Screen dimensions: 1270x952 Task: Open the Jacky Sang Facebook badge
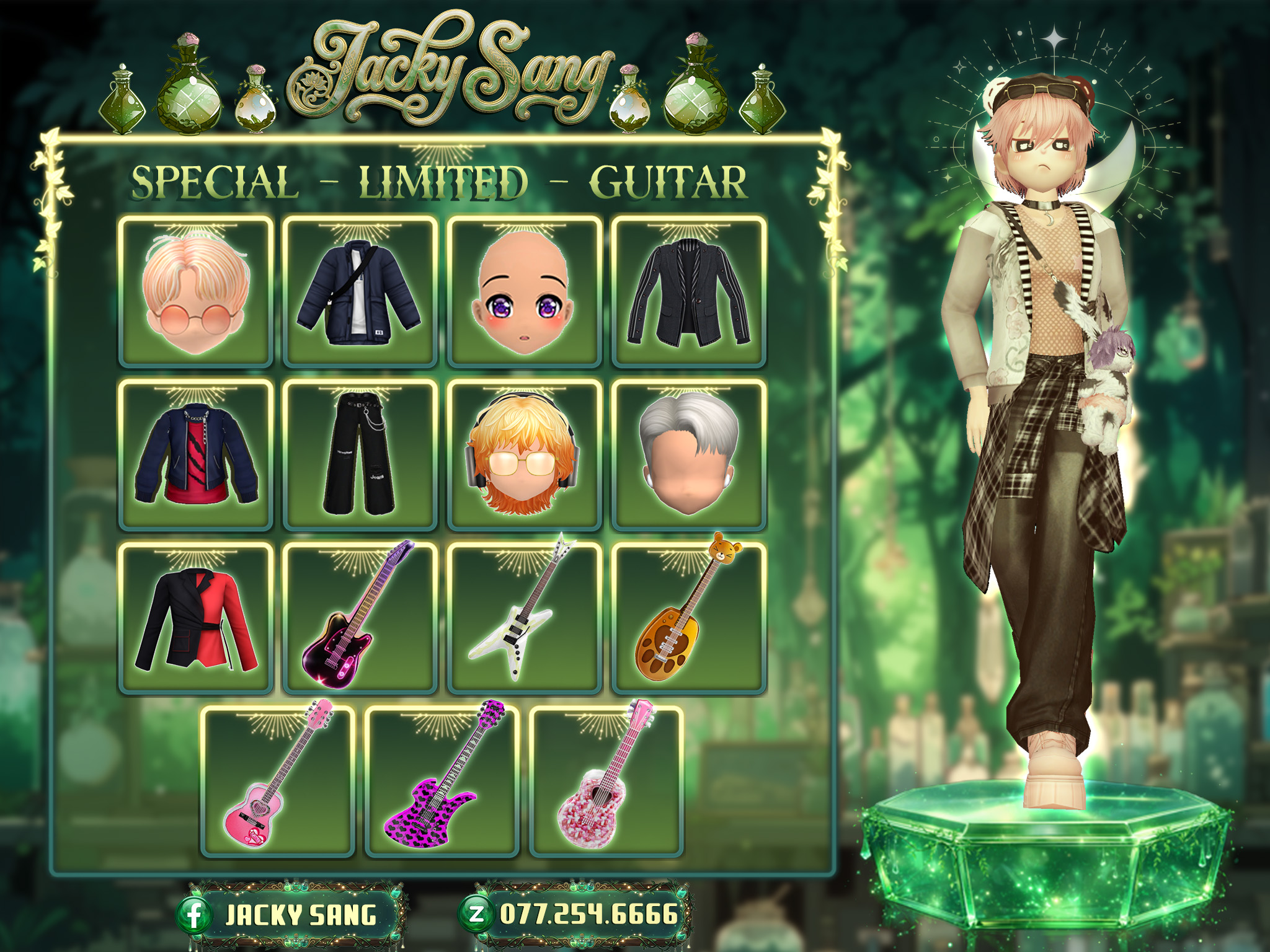tap(291, 915)
